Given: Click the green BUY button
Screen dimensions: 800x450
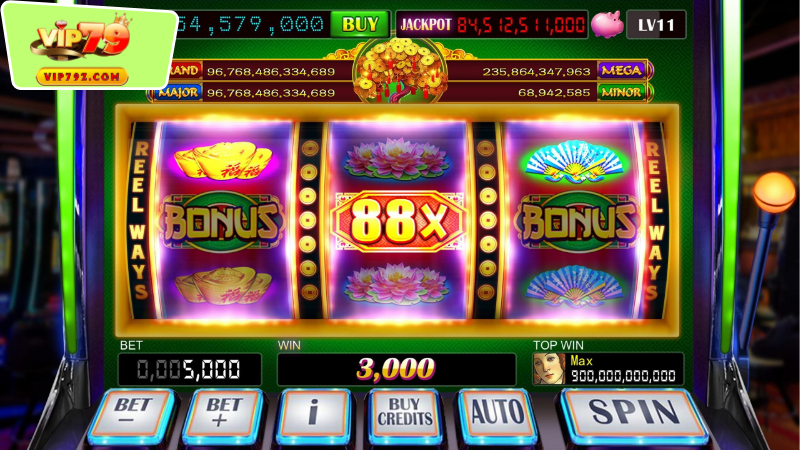Looking at the screenshot, I should pyautogui.click(x=359, y=24).
